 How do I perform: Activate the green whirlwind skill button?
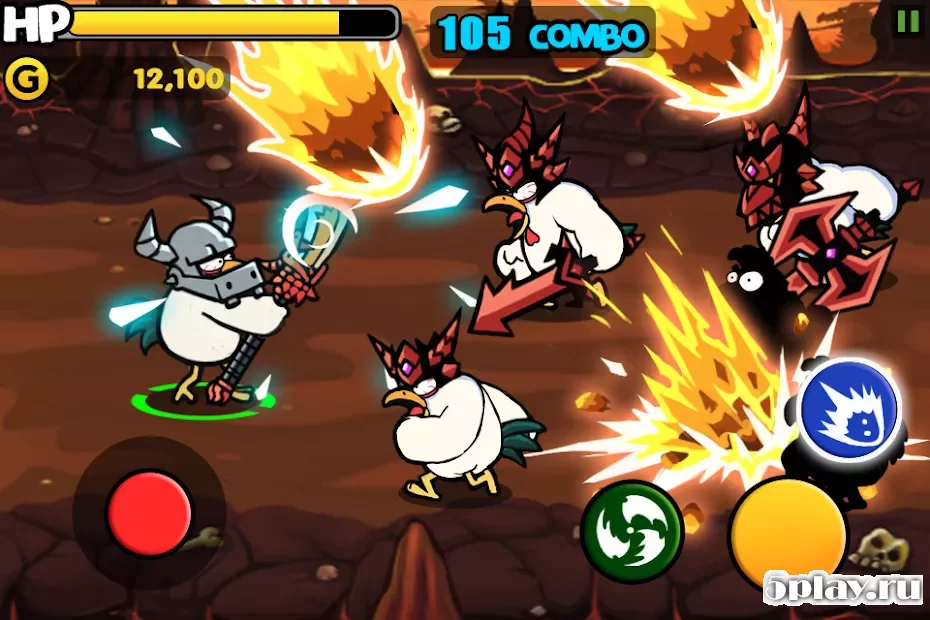coord(631,529)
